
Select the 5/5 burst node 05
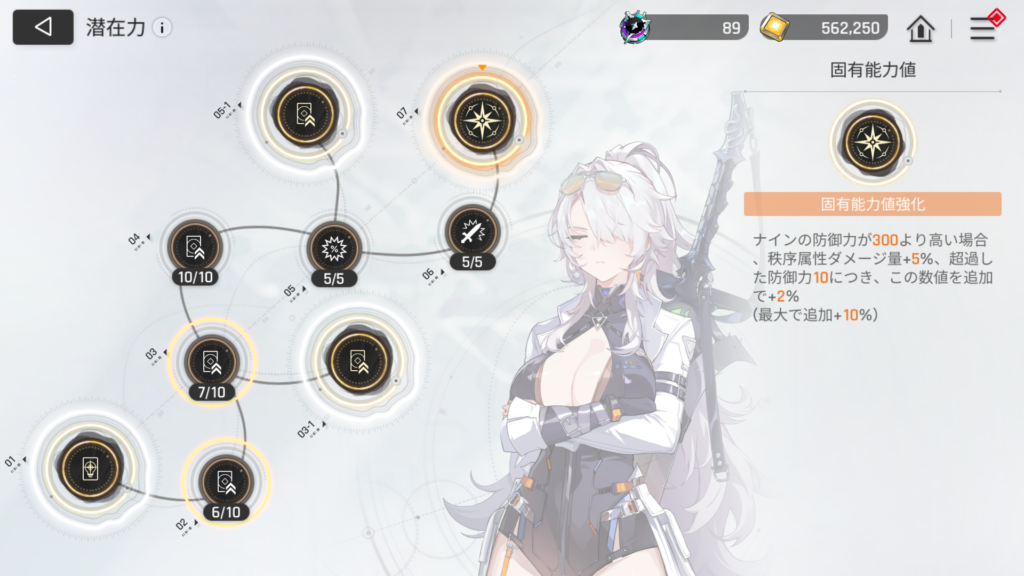coord(333,247)
